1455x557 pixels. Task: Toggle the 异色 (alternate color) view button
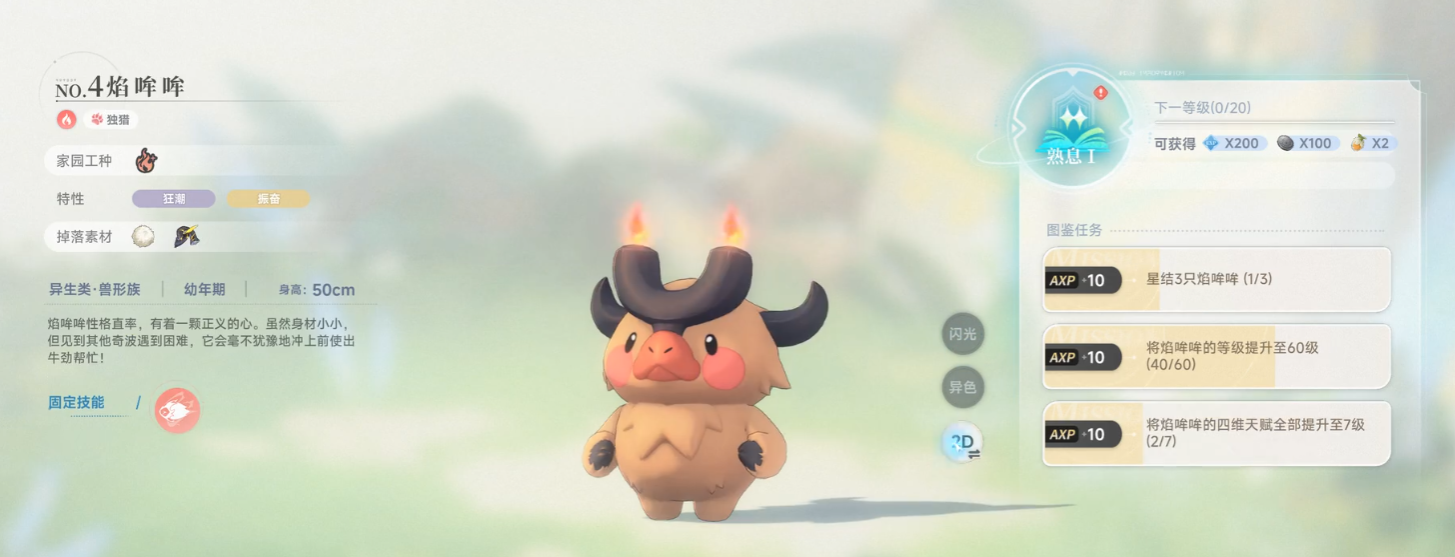[962, 387]
